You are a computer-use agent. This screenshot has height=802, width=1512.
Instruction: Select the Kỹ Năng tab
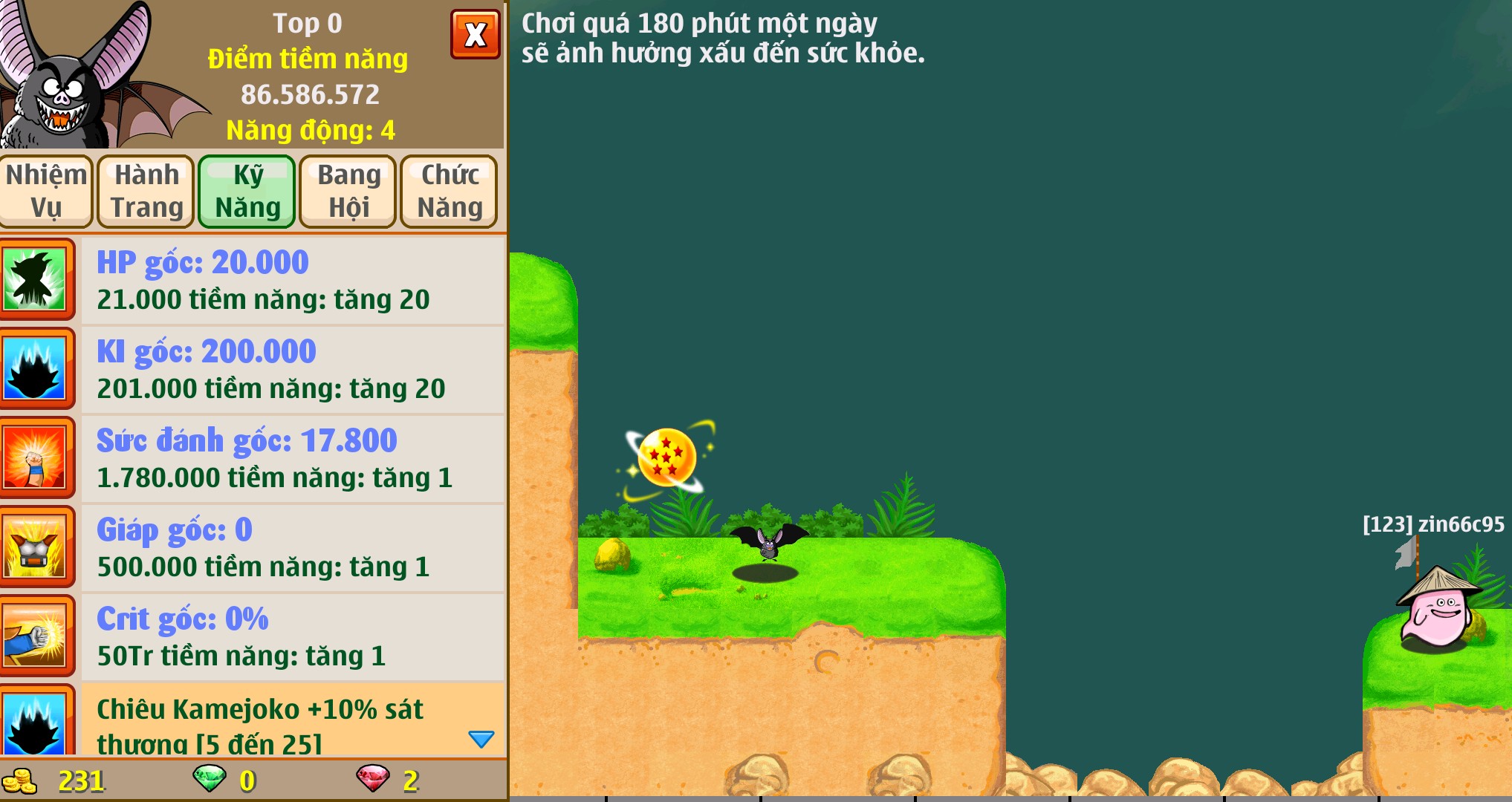click(247, 191)
